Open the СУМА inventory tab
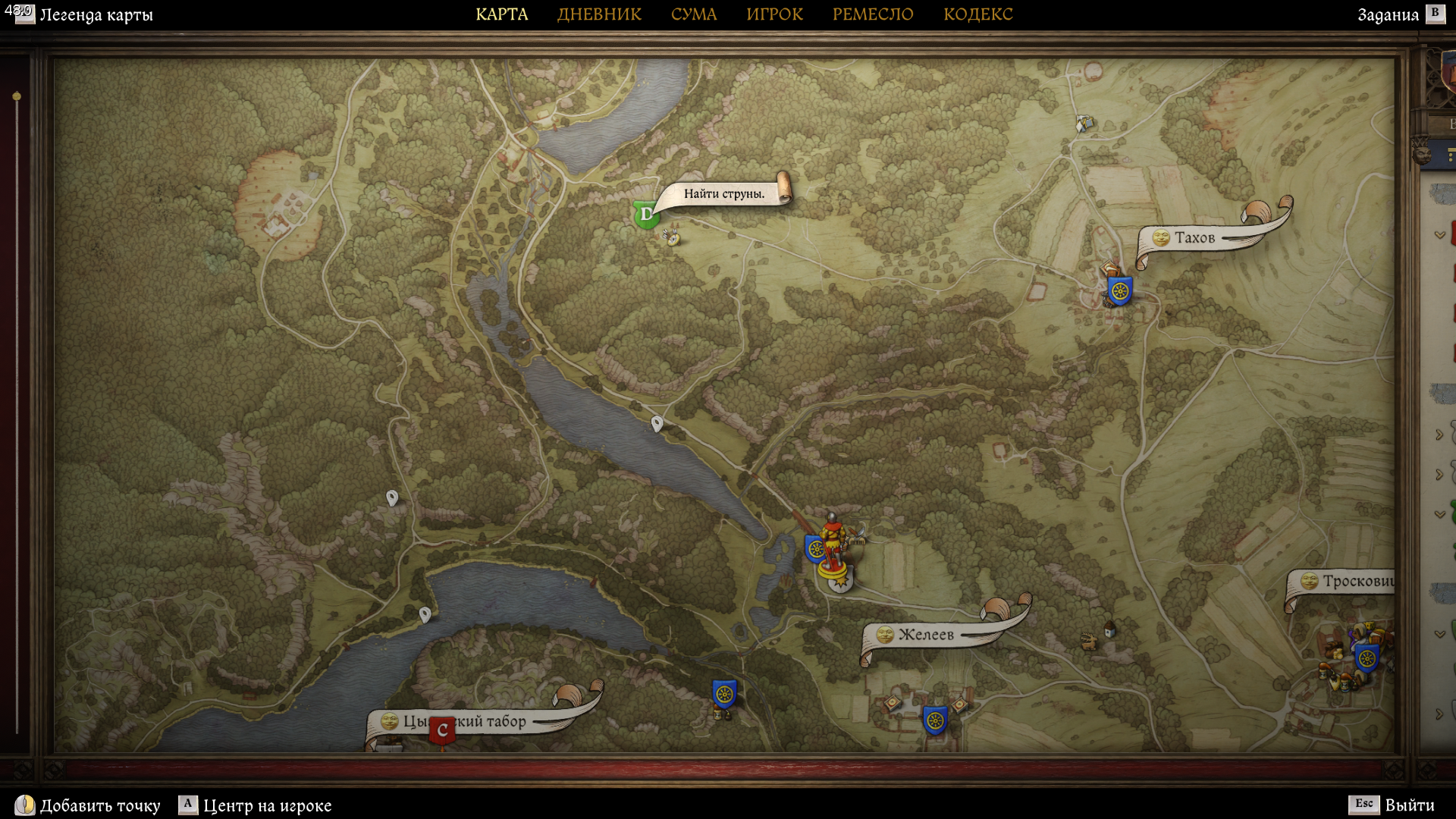1456x819 pixels. pyautogui.click(x=693, y=14)
